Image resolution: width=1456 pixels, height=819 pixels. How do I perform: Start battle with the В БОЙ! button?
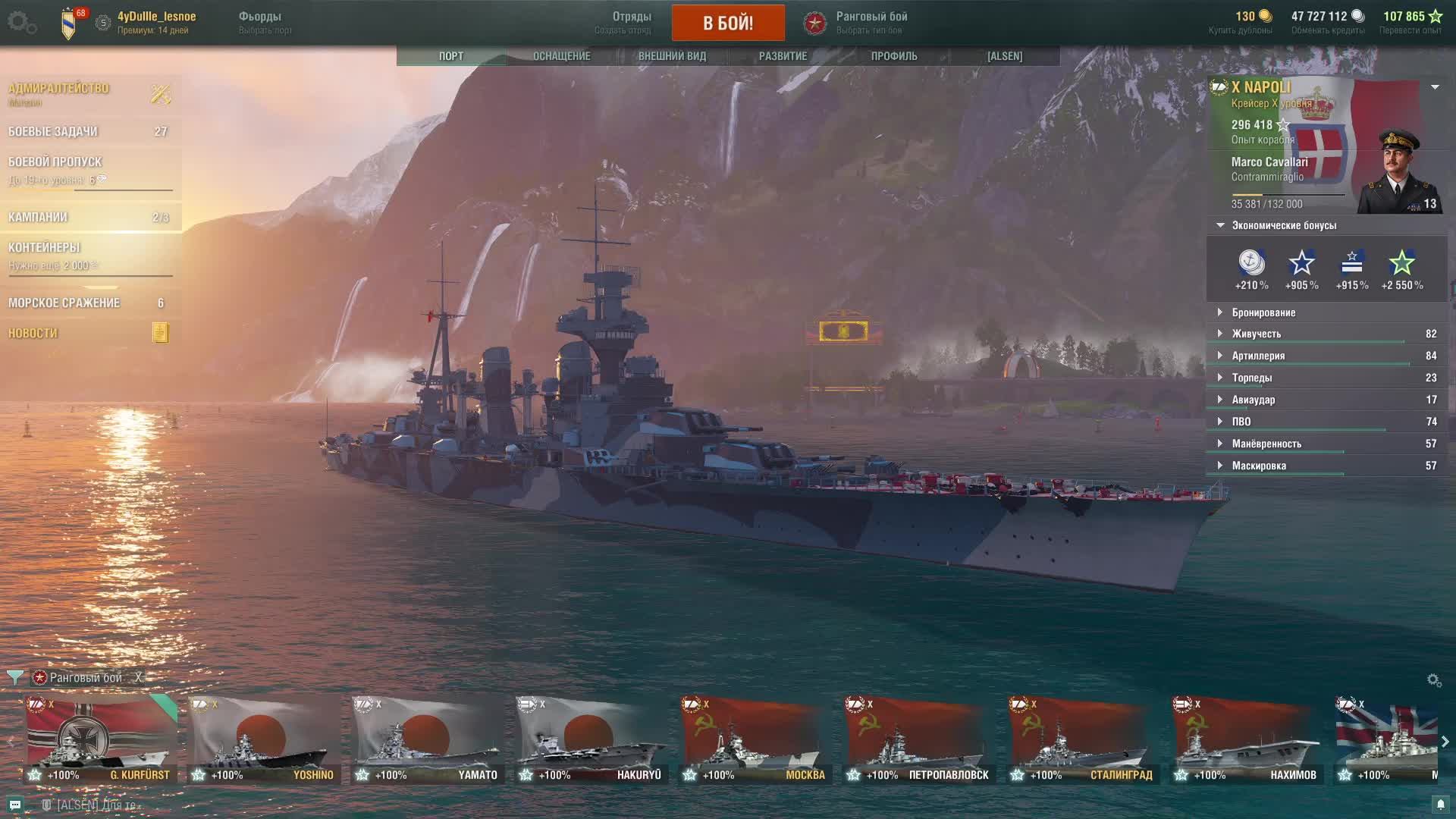pyautogui.click(x=727, y=23)
